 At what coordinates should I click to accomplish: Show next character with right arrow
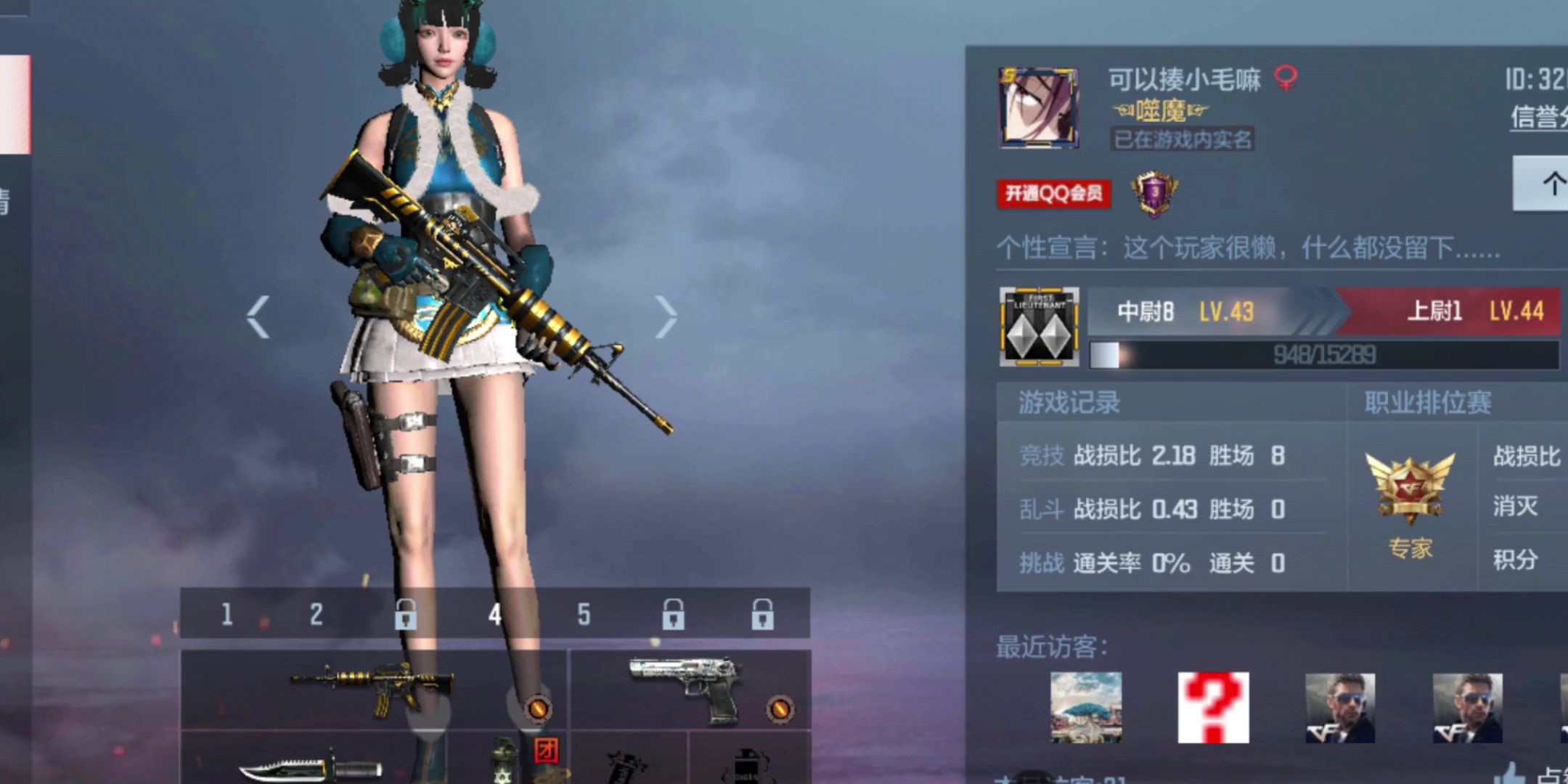click(x=665, y=317)
